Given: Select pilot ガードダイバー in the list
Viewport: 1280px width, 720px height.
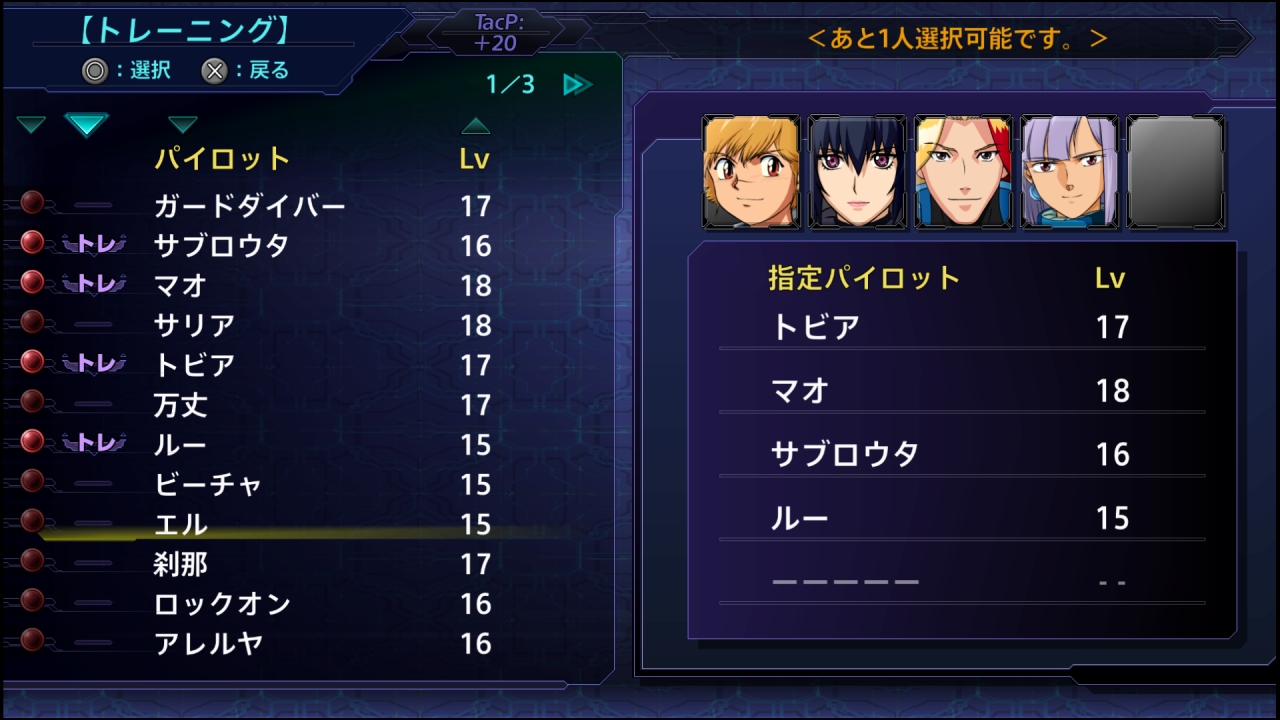Looking at the screenshot, I should pyautogui.click(x=250, y=206).
